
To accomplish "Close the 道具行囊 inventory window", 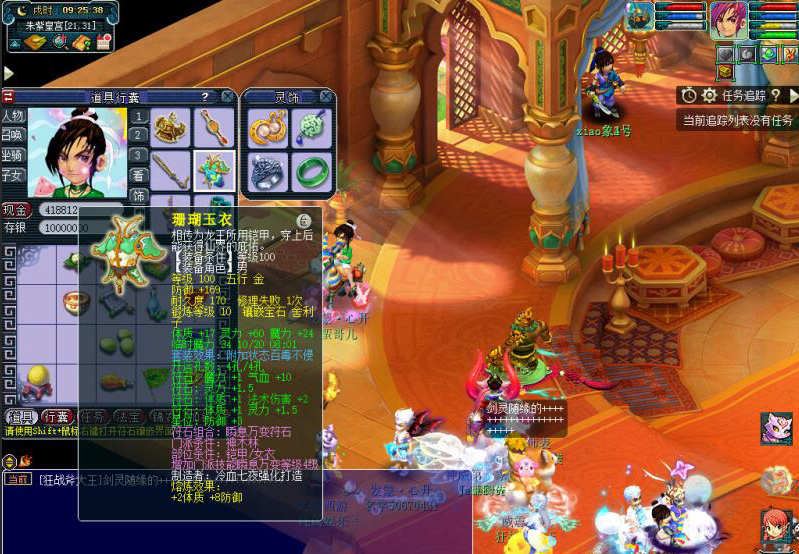I will point(228,96).
